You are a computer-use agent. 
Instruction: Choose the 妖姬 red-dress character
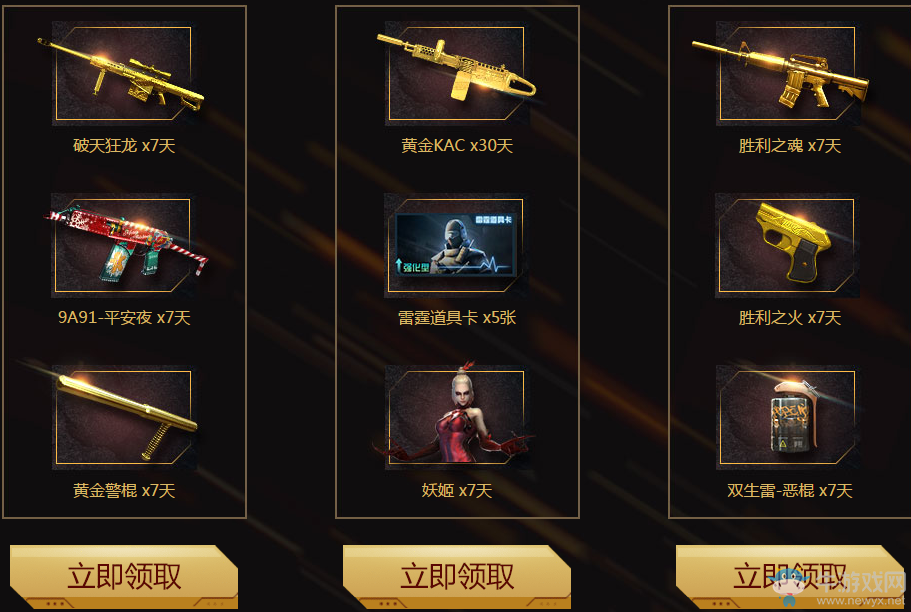pyautogui.click(x=456, y=417)
